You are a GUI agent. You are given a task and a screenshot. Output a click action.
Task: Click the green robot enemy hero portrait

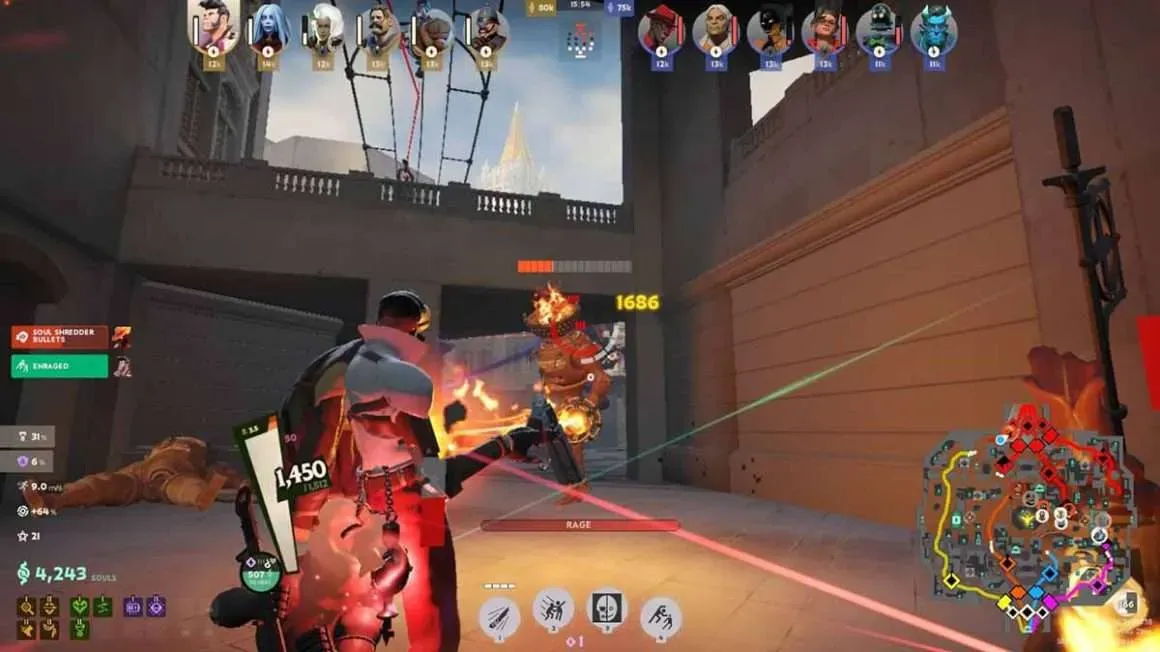click(x=880, y=30)
